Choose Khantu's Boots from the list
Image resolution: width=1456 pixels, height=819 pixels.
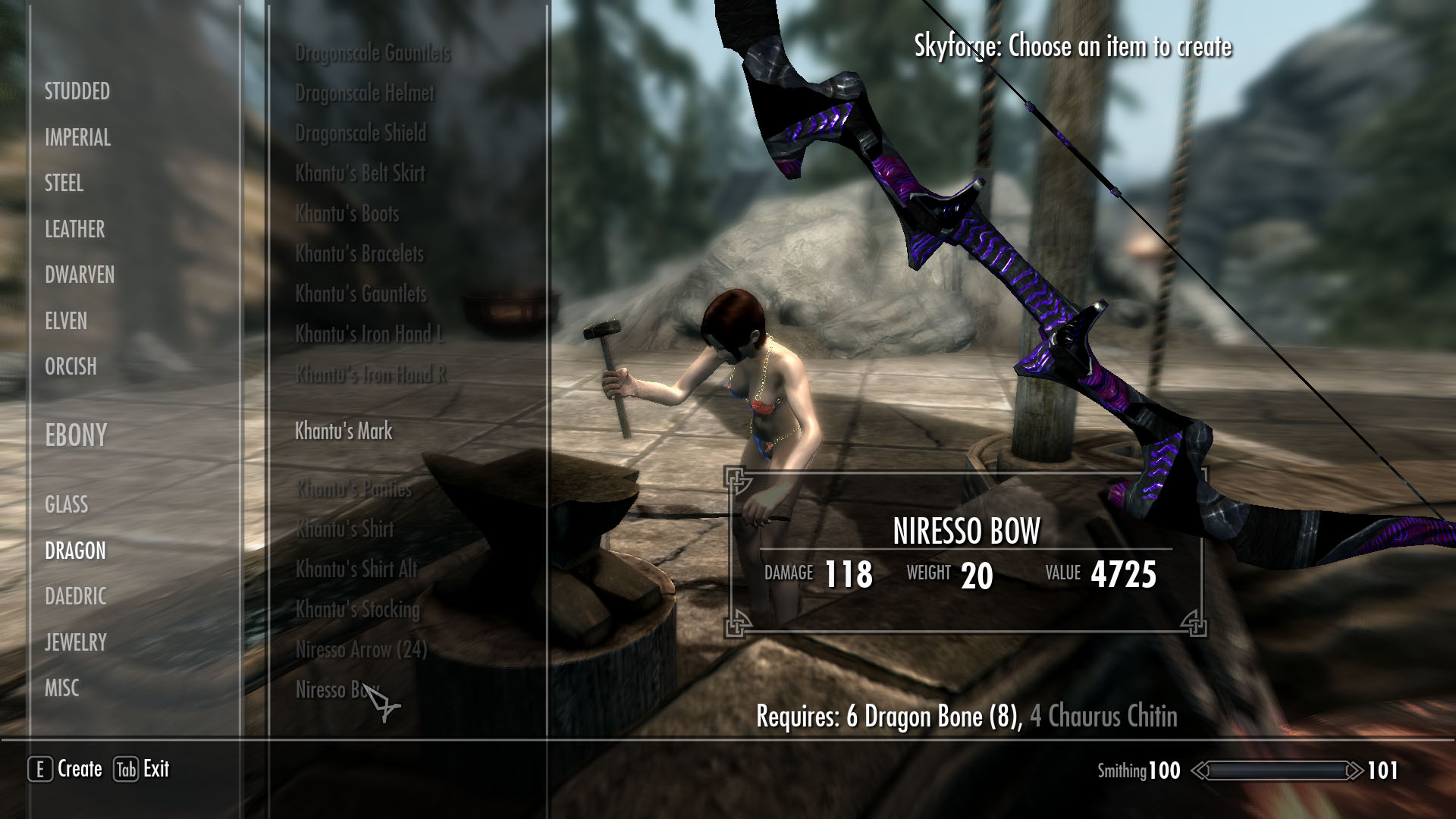pyautogui.click(x=347, y=214)
